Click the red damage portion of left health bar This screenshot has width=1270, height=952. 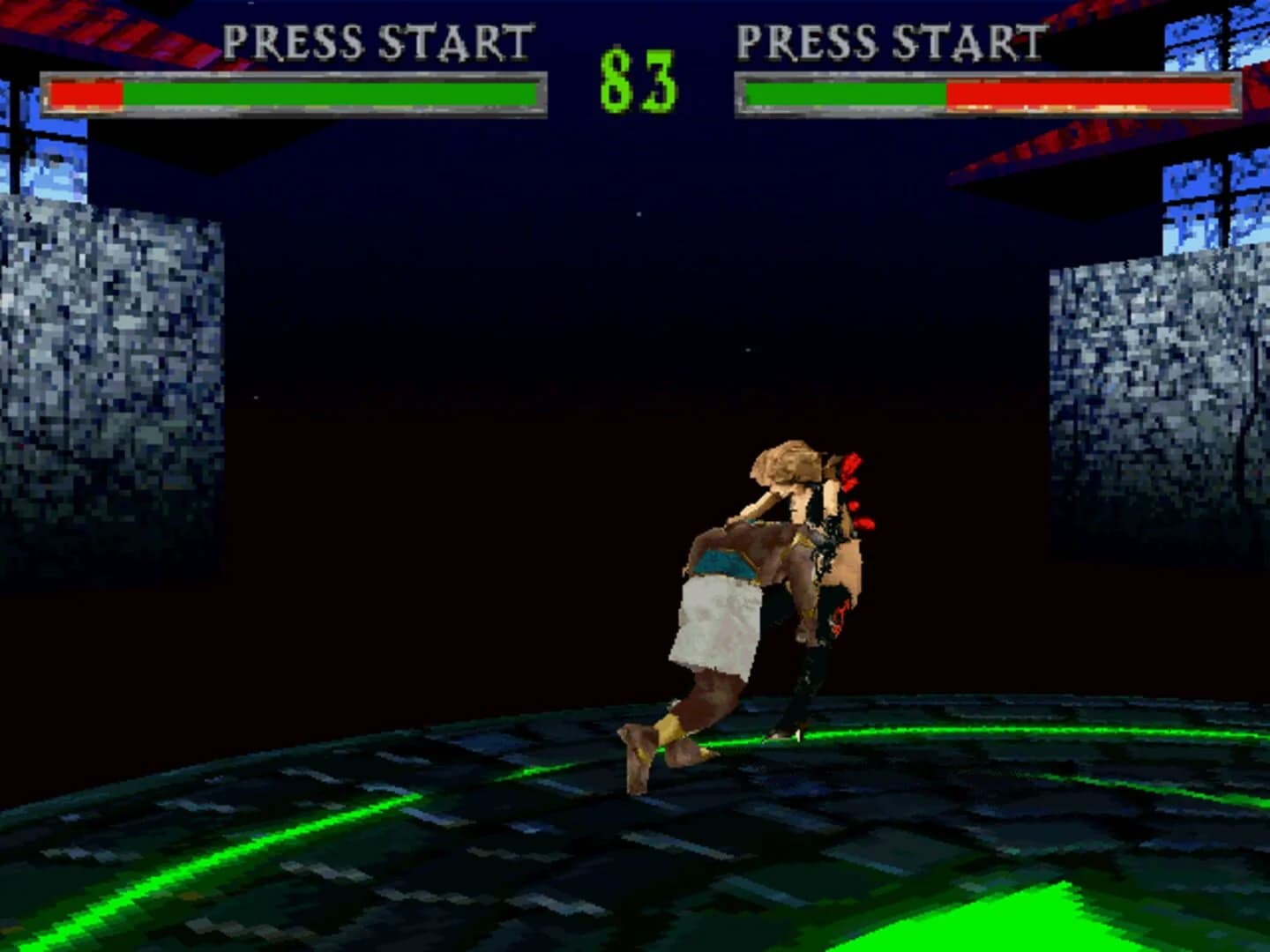86,93
